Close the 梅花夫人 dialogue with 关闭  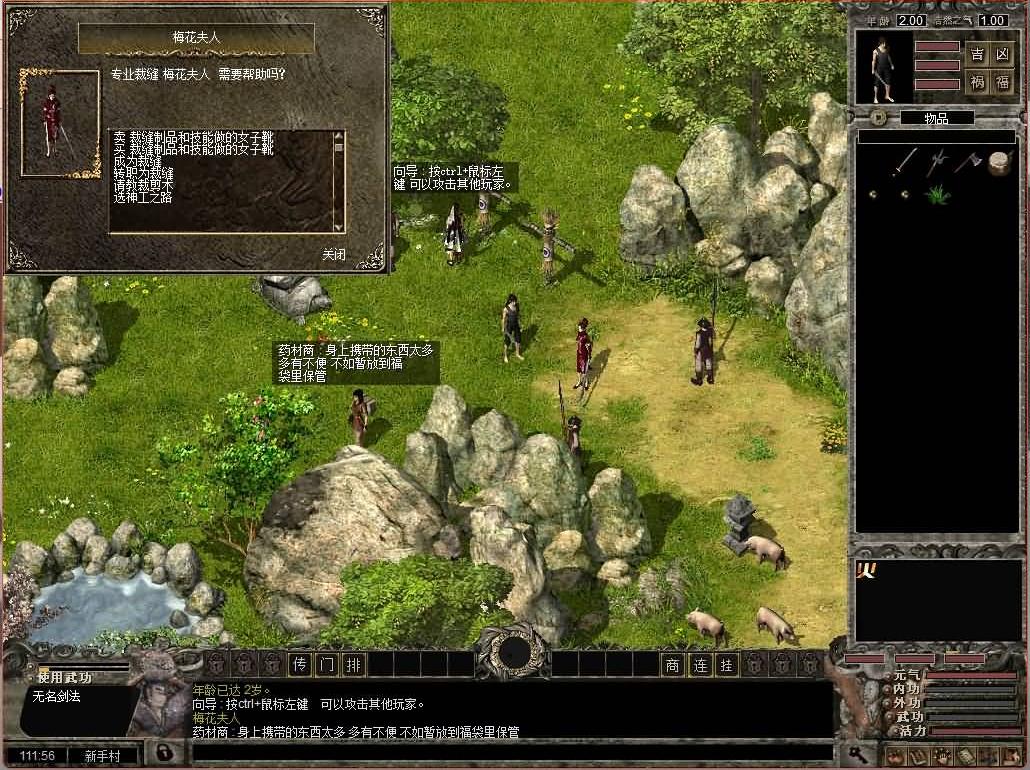click(333, 255)
